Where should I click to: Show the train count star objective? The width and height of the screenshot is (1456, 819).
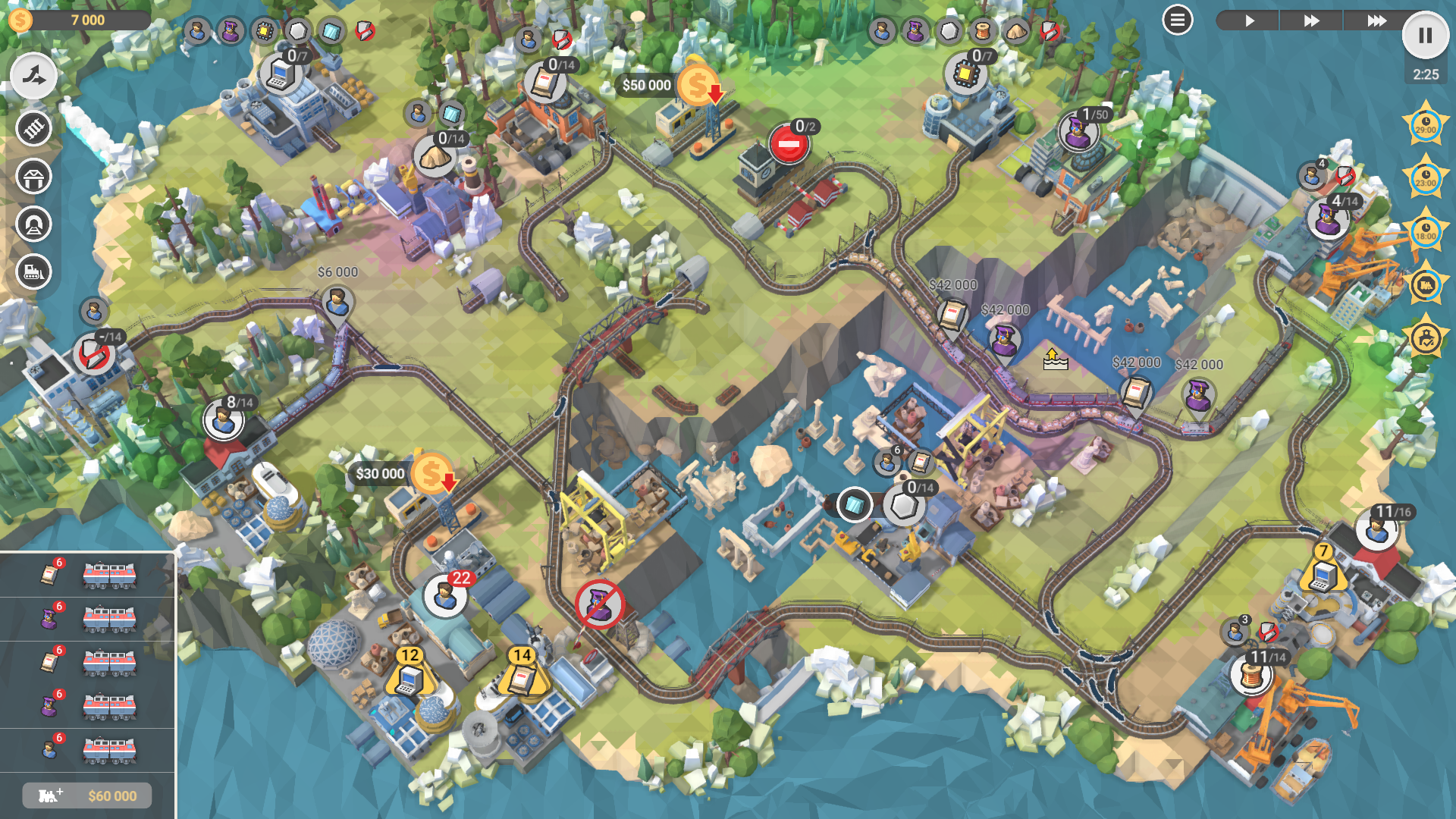click(x=1425, y=285)
